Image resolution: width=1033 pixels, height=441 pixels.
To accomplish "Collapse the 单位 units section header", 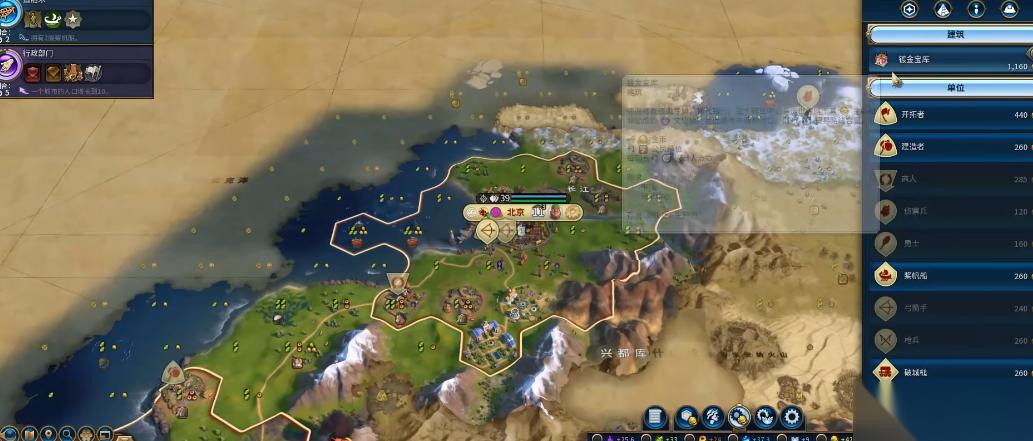I will (x=950, y=88).
